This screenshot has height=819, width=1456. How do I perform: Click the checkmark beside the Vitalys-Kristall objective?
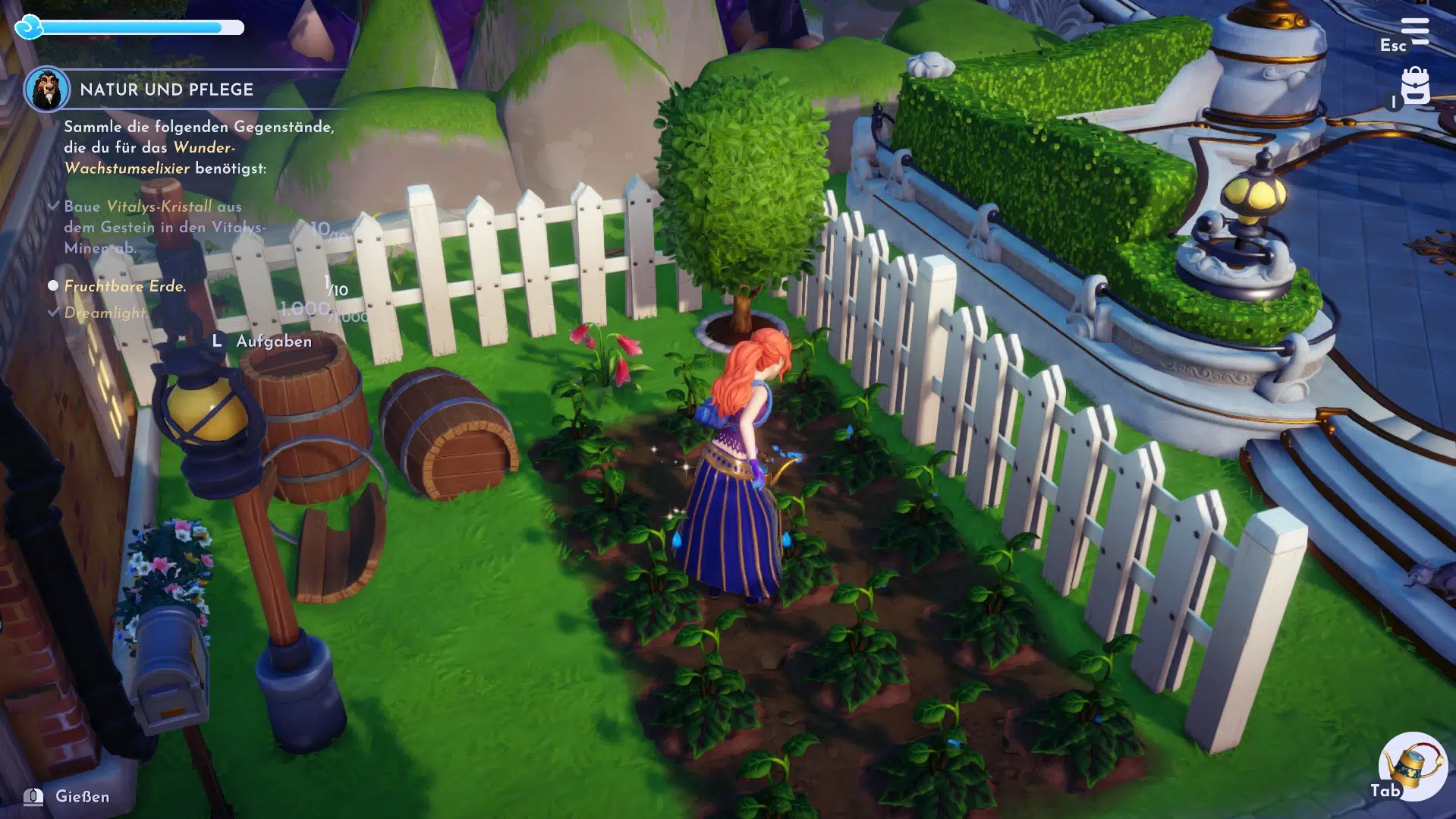click(x=53, y=206)
